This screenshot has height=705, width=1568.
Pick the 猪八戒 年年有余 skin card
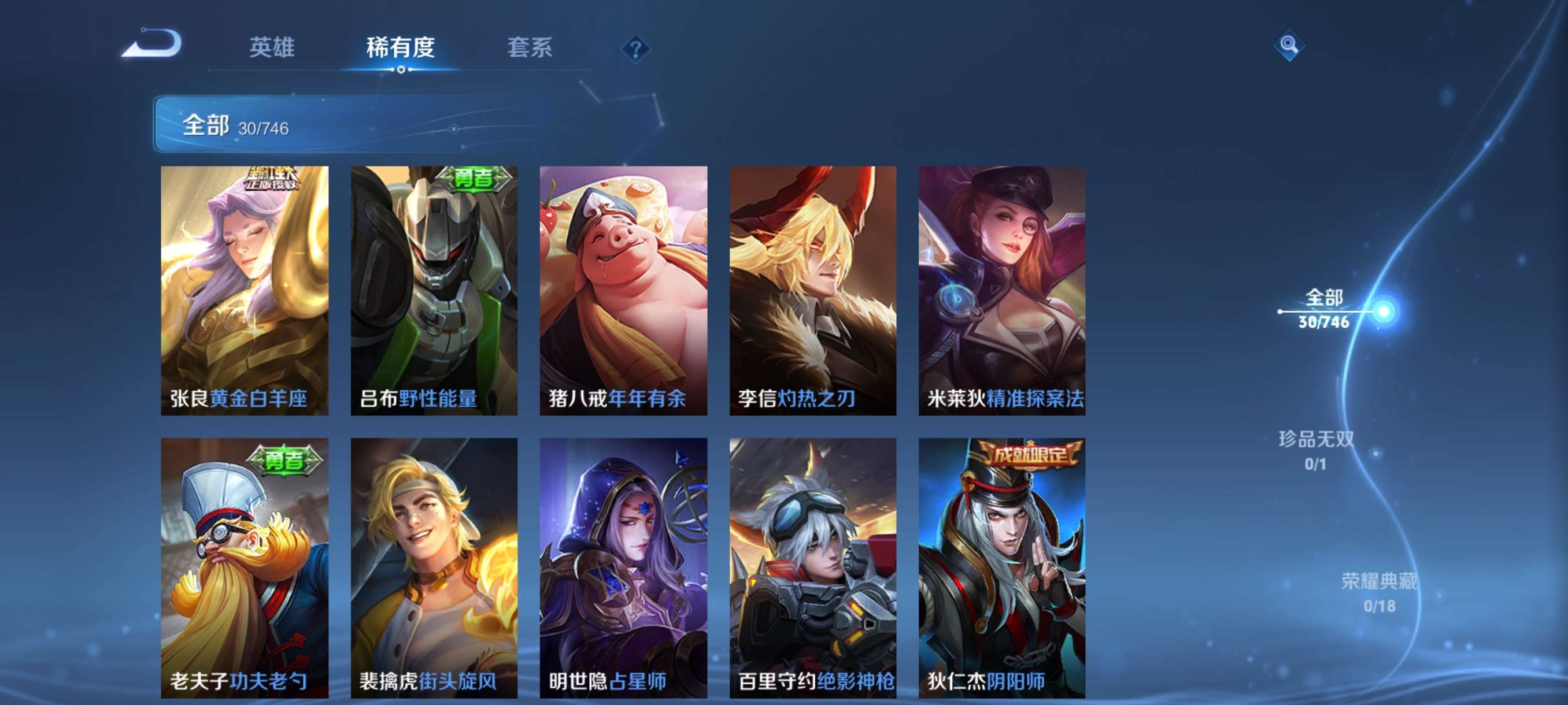623,291
